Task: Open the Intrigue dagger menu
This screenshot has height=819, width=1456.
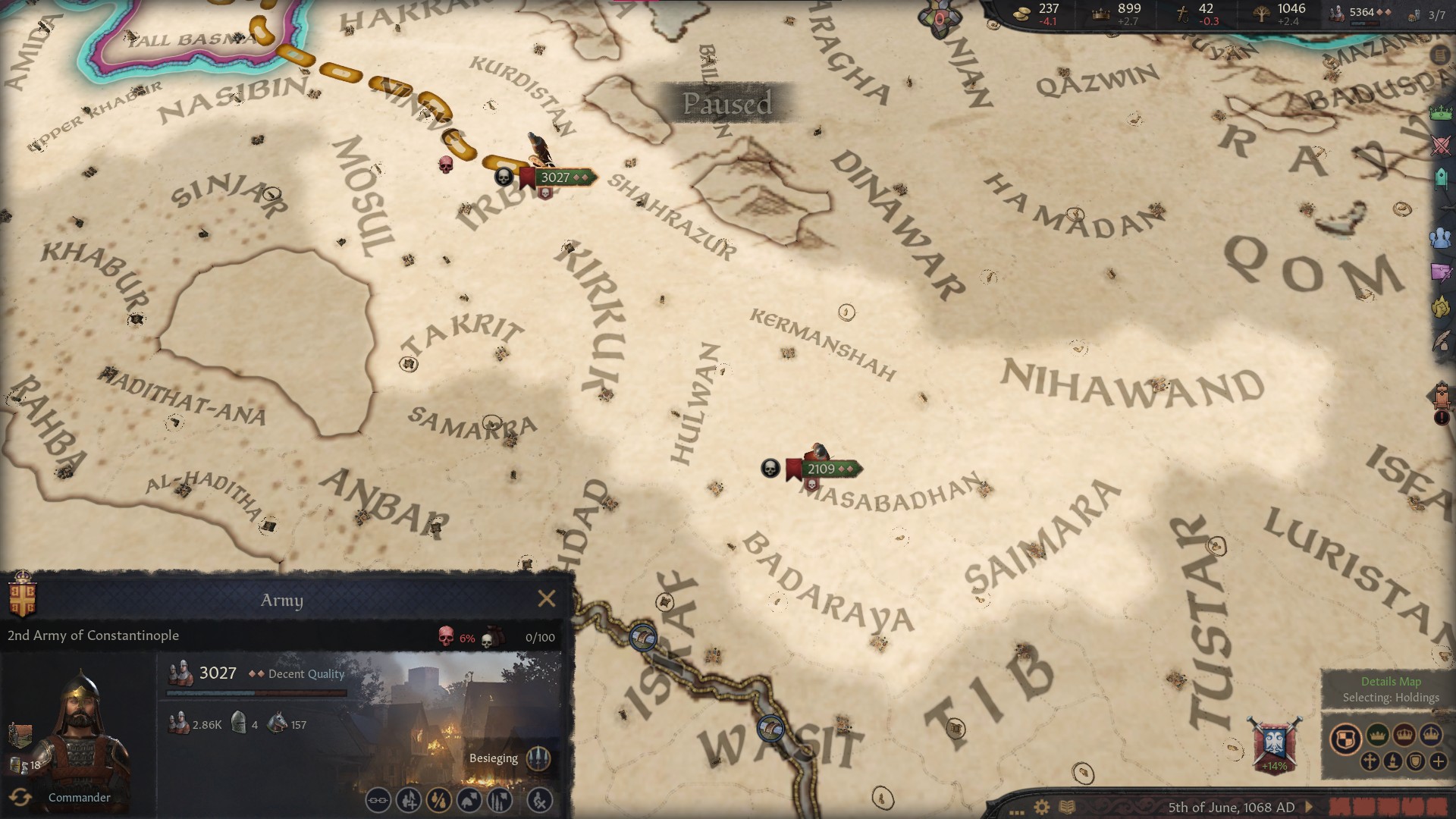Action: pyautogui.click(x=1441, y=271)
